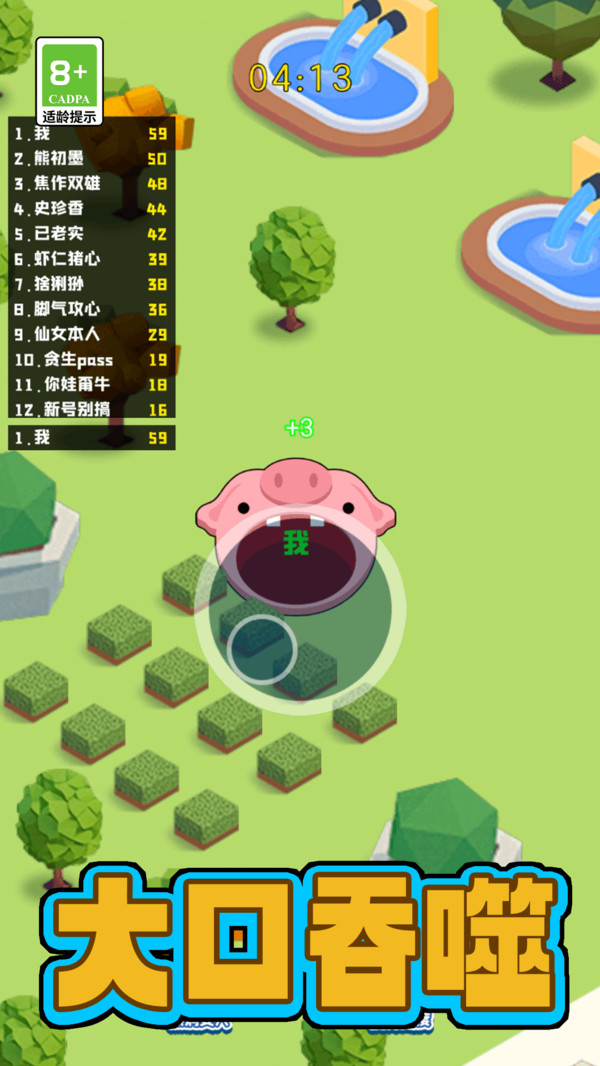
Task: Choose the 焦作双雄 leaderboard row
Action: (90, 183)
